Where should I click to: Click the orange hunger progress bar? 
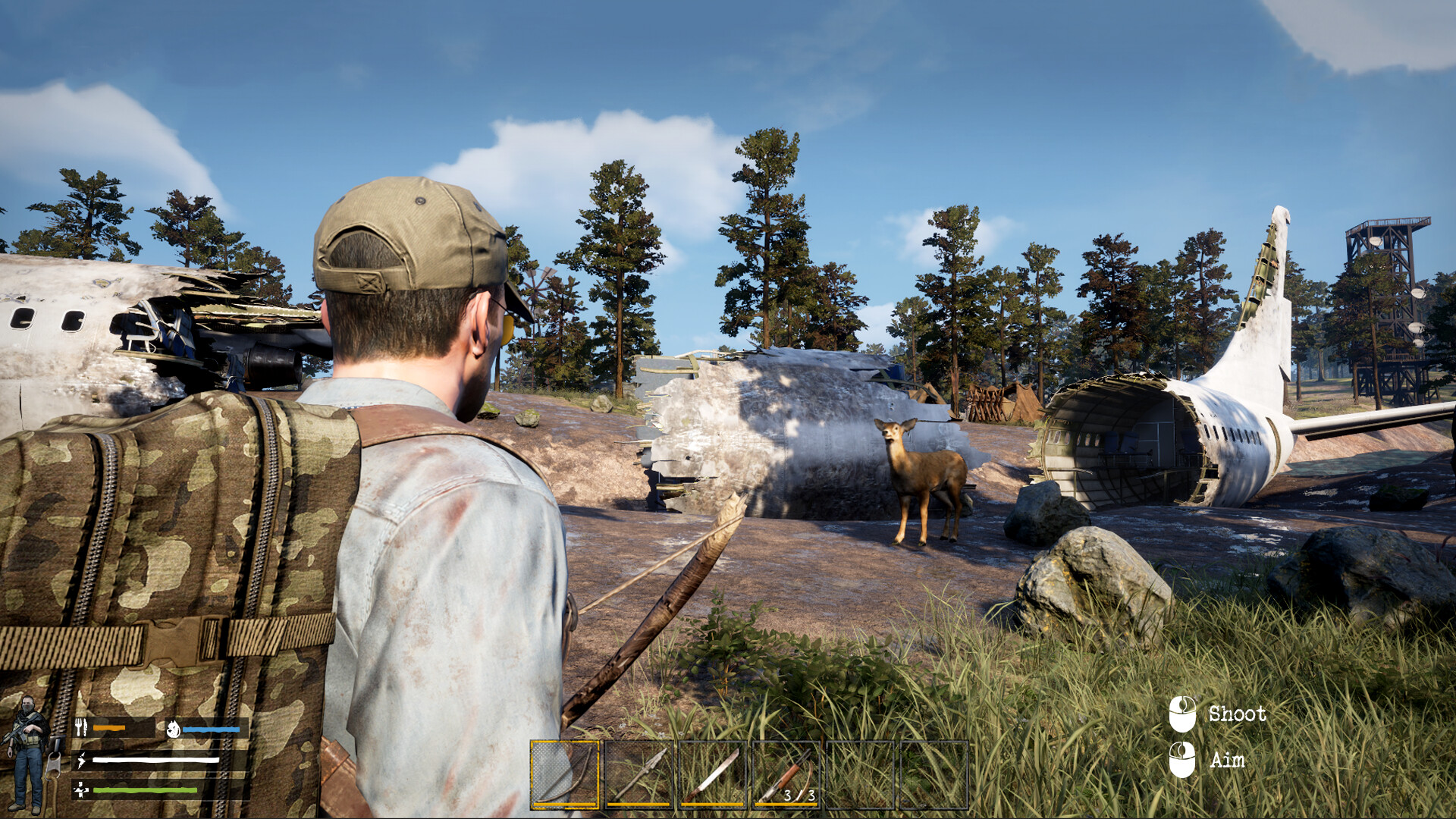click(108, 730)
